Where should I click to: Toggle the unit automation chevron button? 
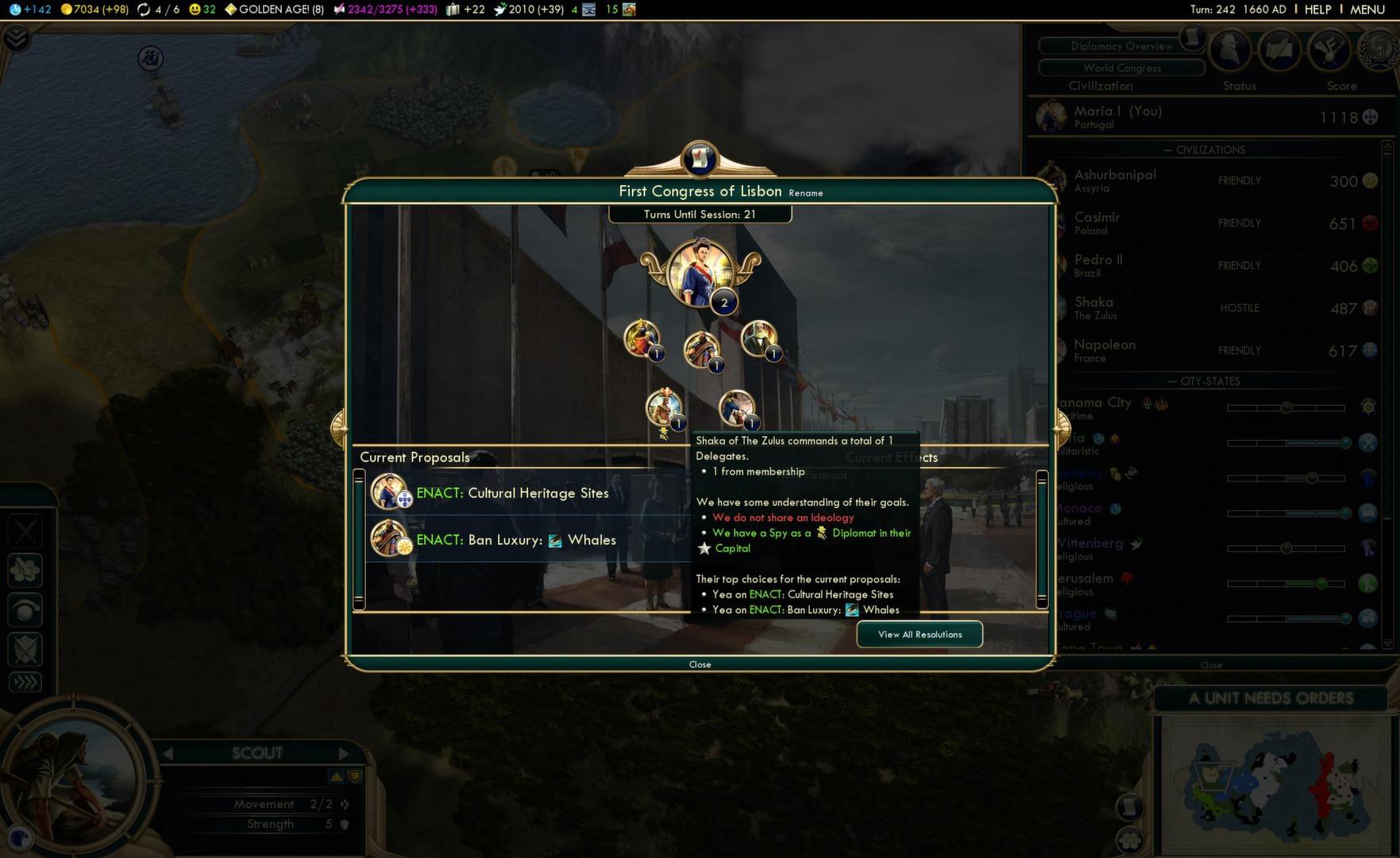pyautogui.click(x=25, y=682)
